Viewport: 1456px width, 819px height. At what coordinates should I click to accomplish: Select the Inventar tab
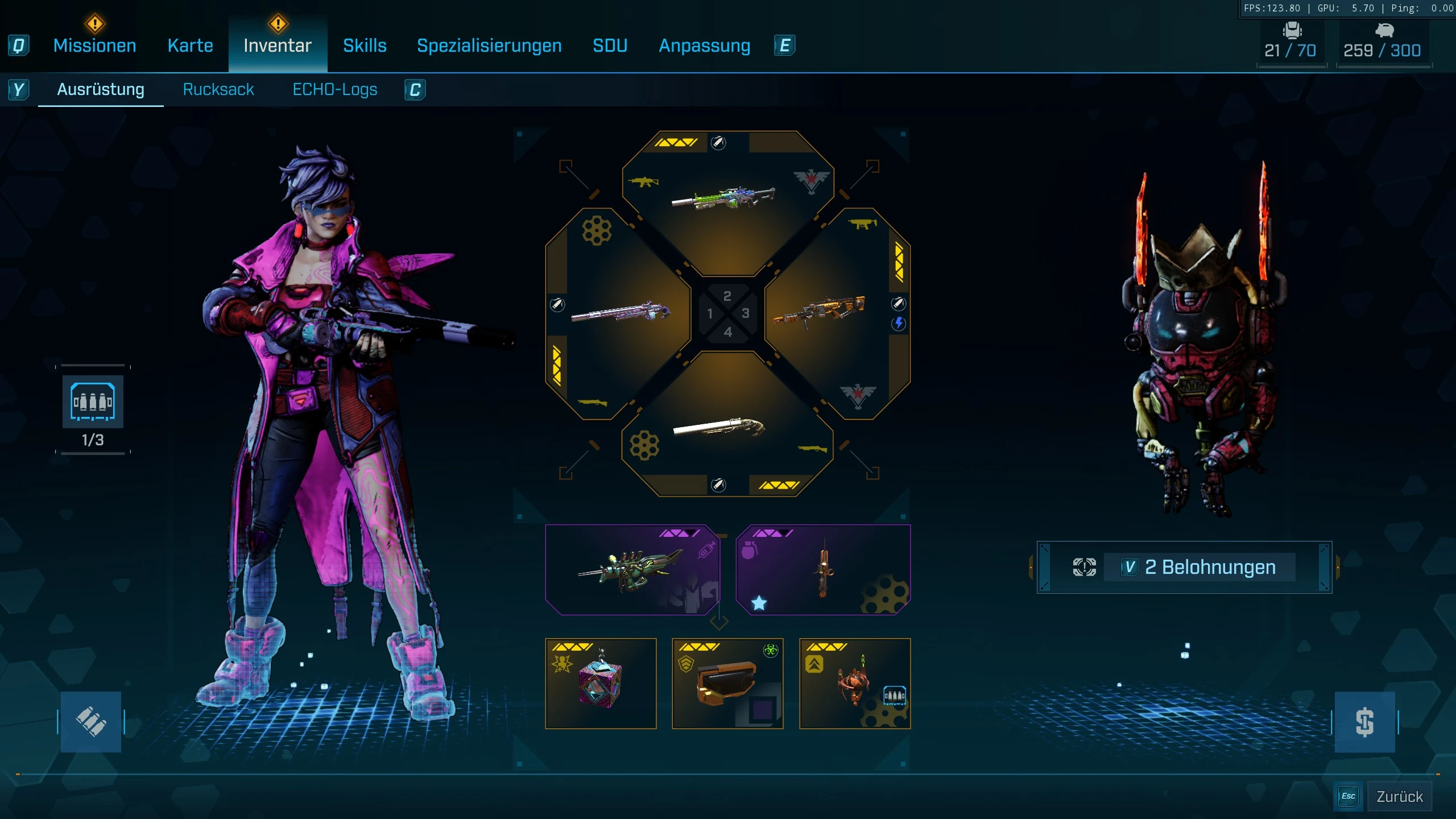(x=278, y=45)
